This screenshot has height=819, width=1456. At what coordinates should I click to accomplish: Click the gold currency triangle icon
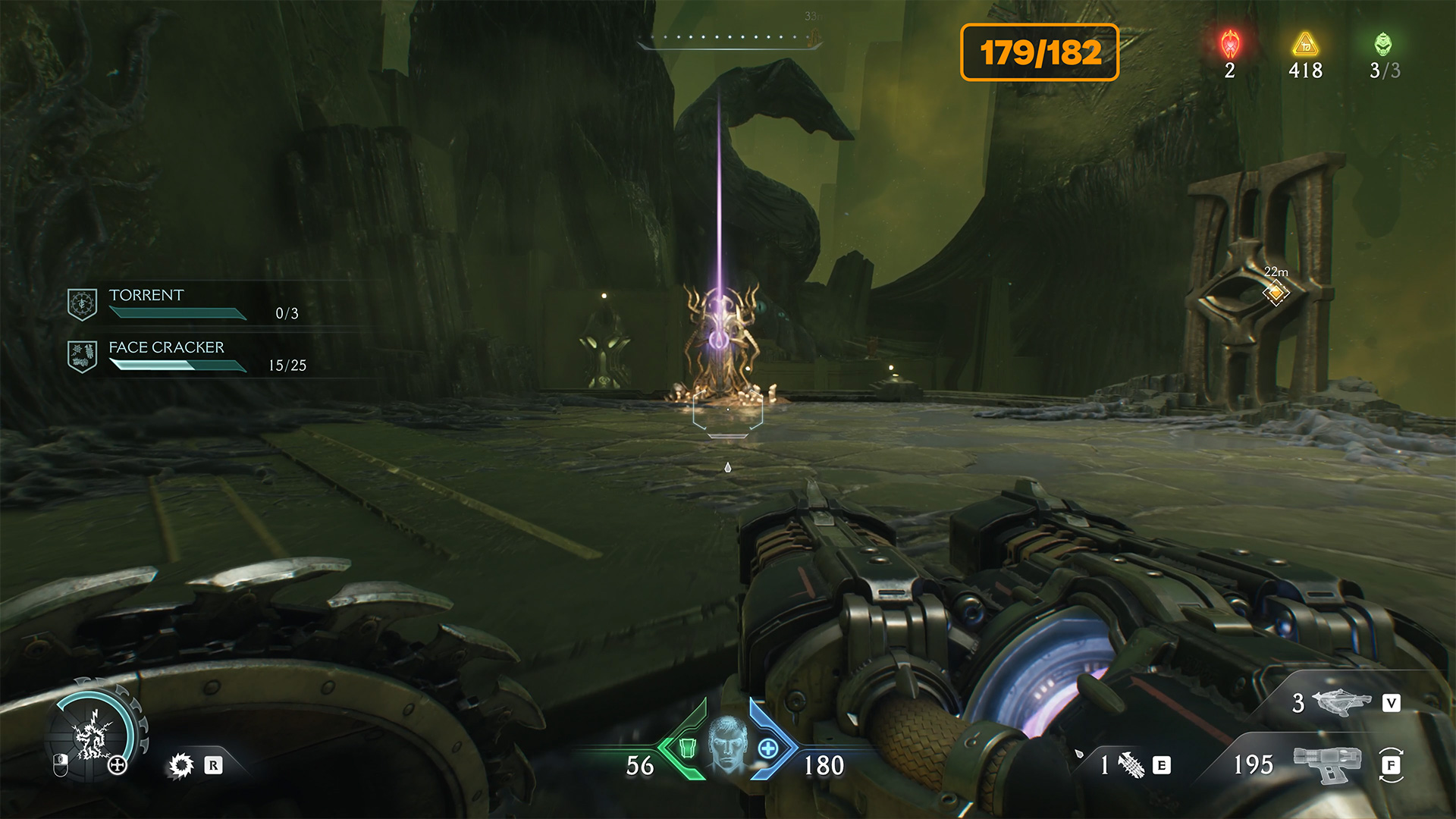[x=1305, y=45]
